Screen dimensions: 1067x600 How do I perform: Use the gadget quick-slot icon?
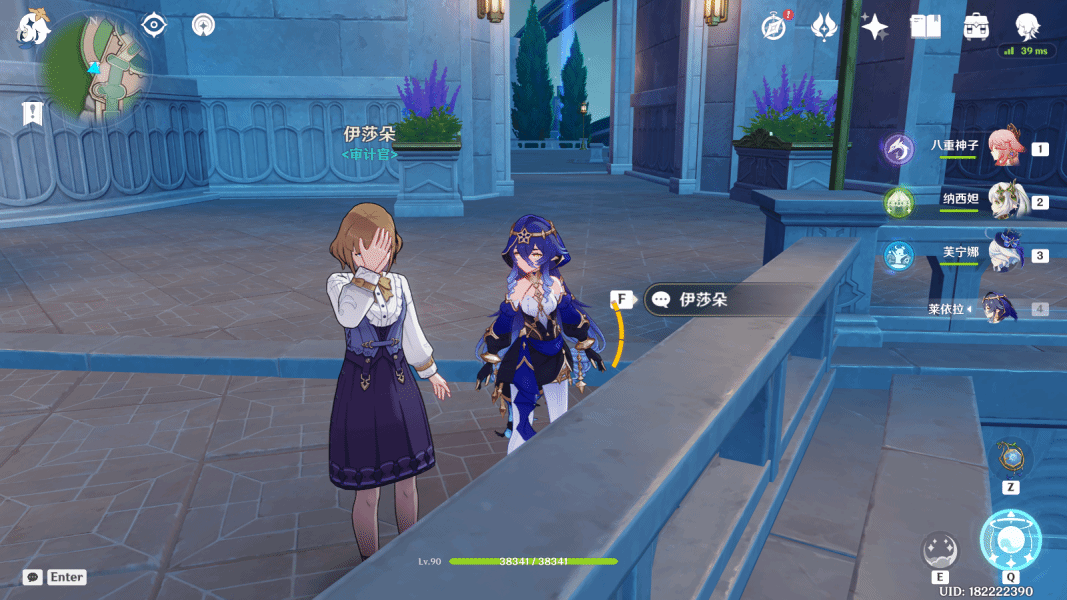[x=1011, y=459]
